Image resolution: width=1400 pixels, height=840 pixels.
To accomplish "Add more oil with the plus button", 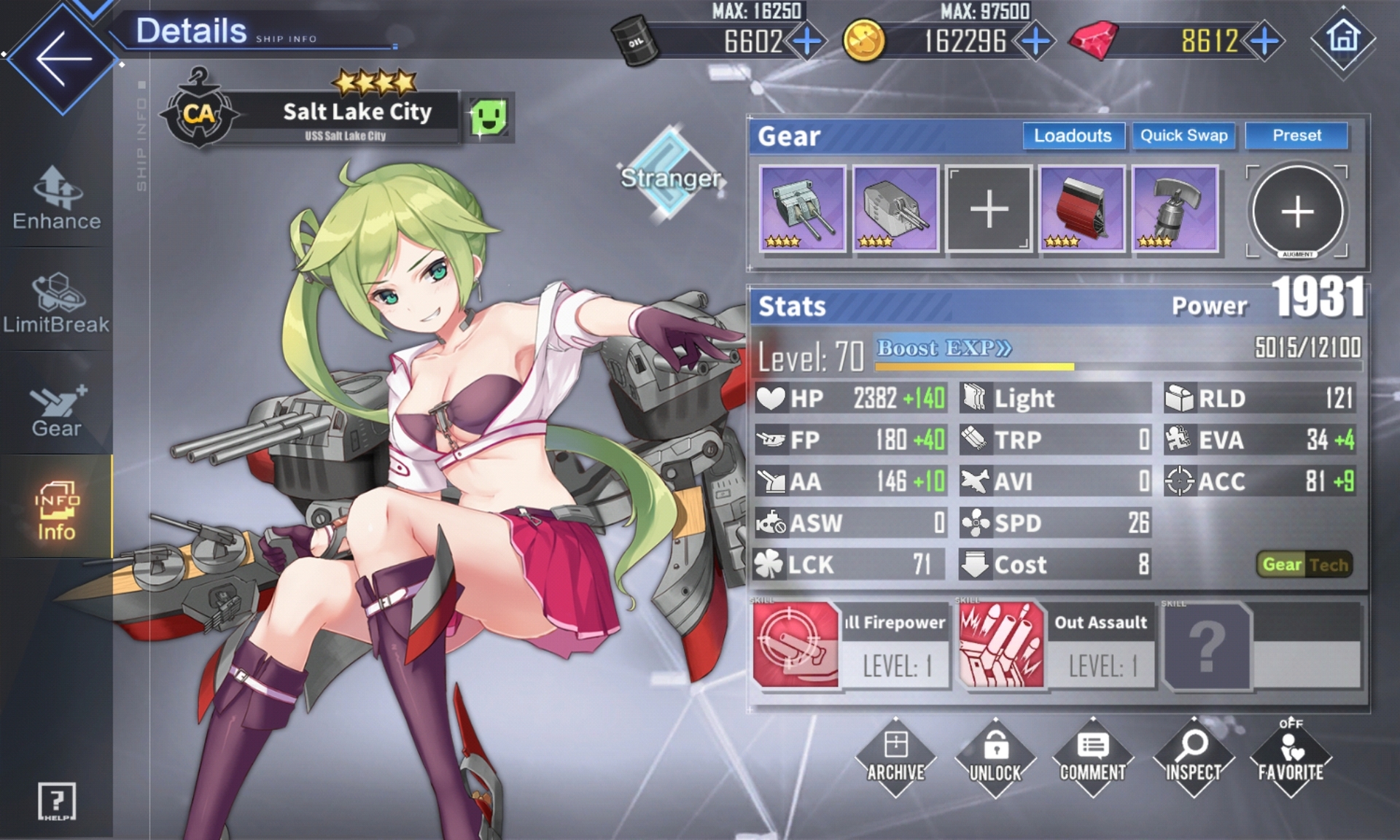I will tap(806, 42).
